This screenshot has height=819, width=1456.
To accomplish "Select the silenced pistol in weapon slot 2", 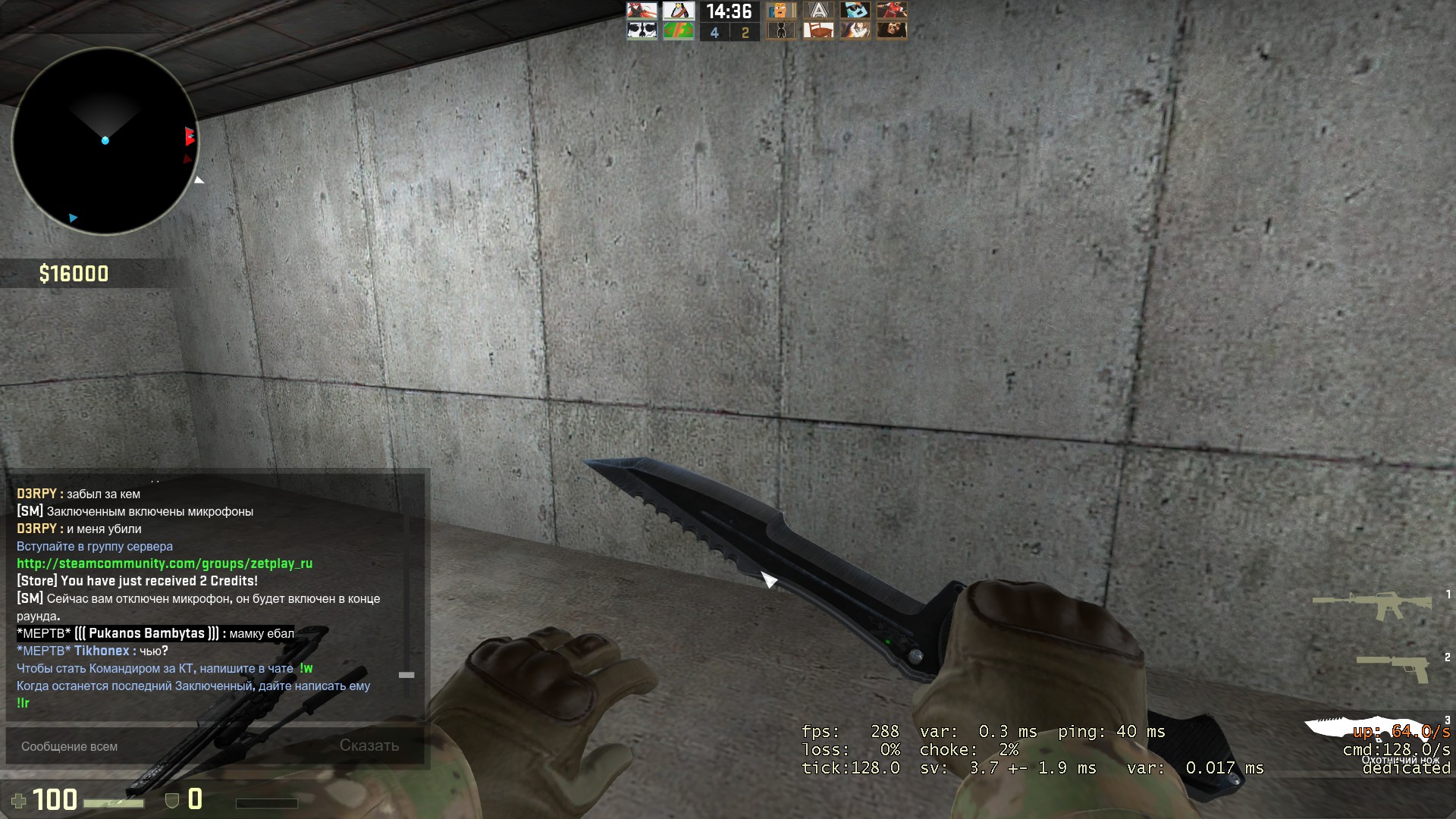I will coord(1392,666).
